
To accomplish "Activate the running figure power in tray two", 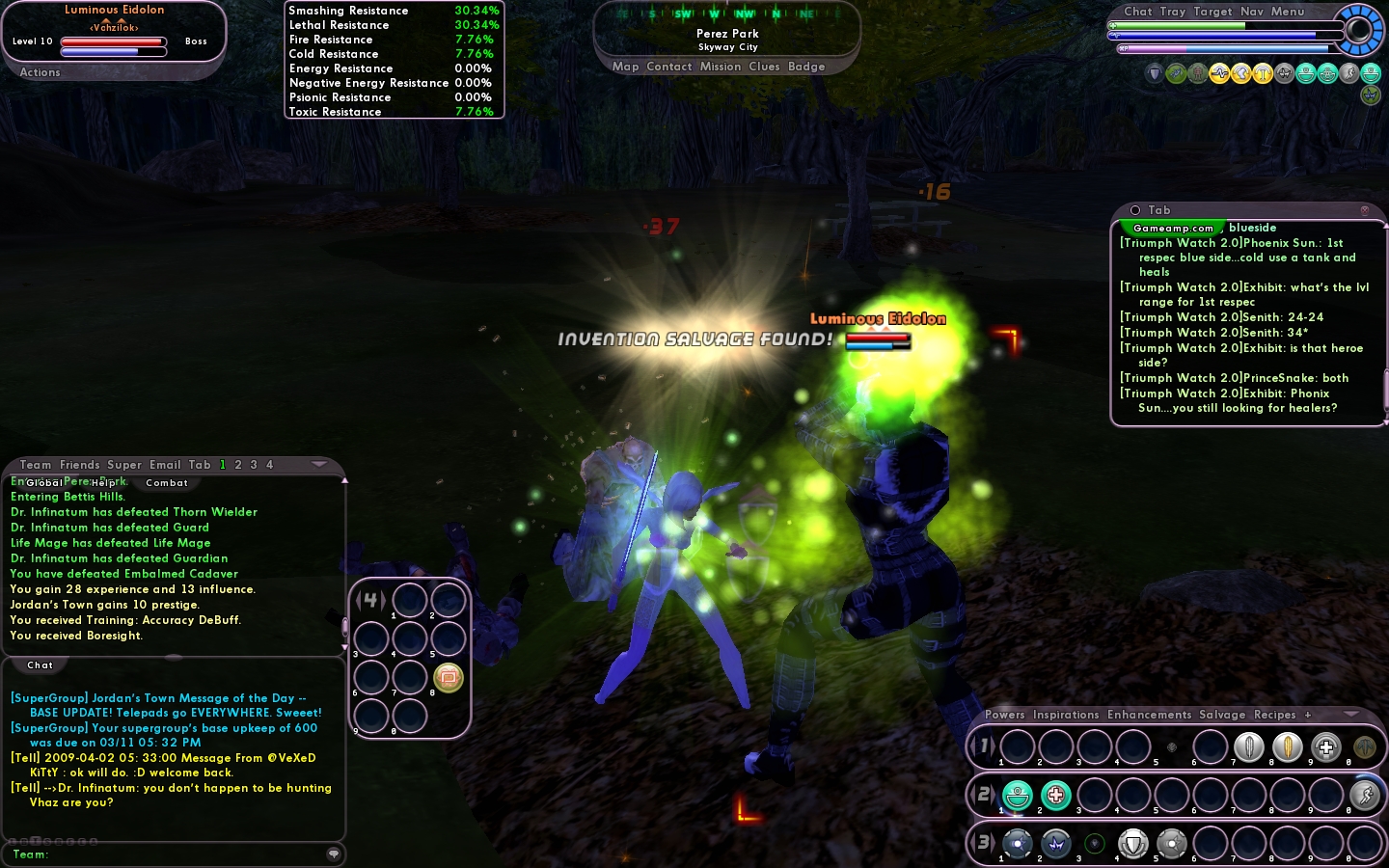I will [x=1364, y=795].
